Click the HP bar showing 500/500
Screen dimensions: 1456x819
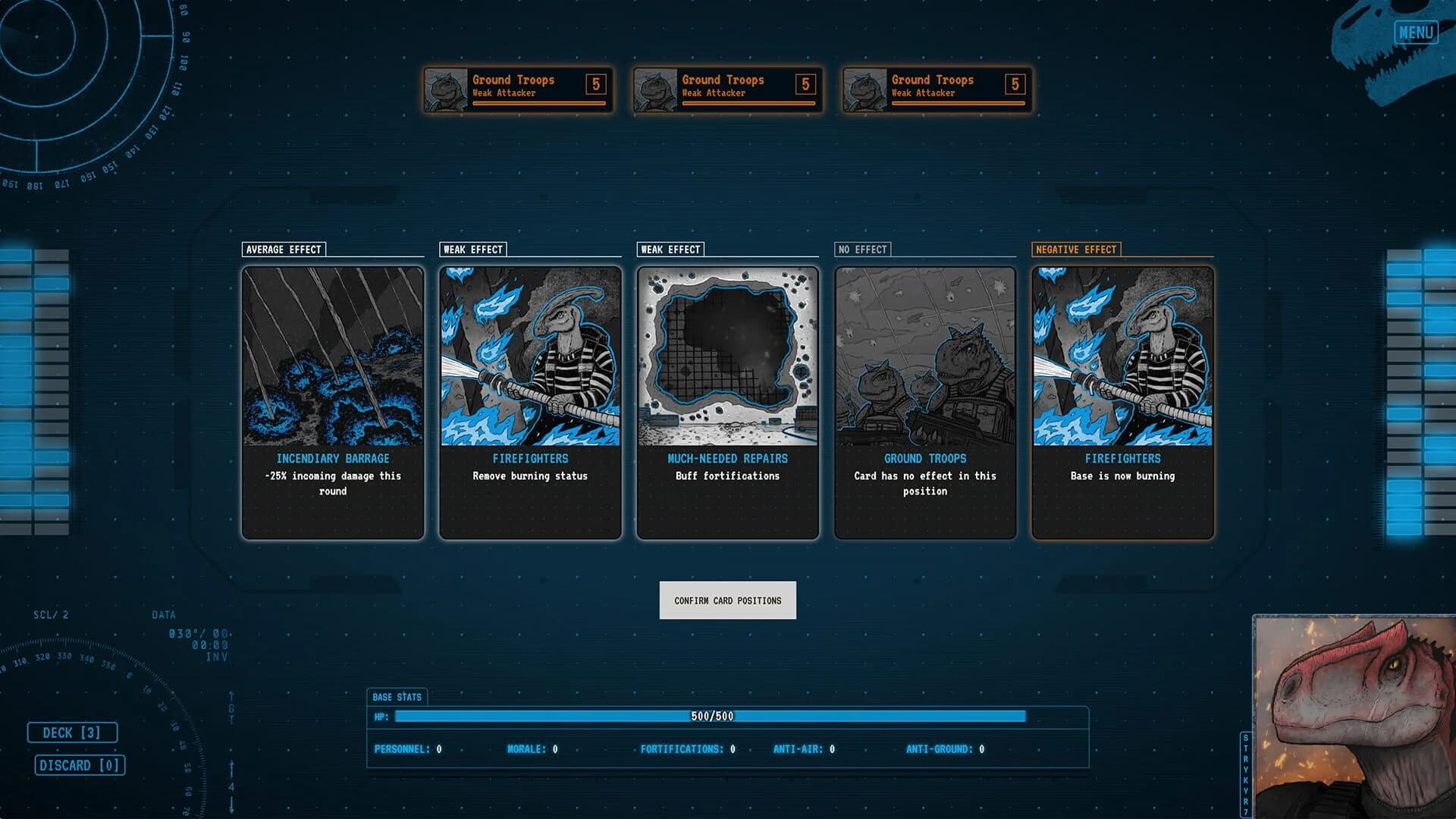click(x=711, y=715)
